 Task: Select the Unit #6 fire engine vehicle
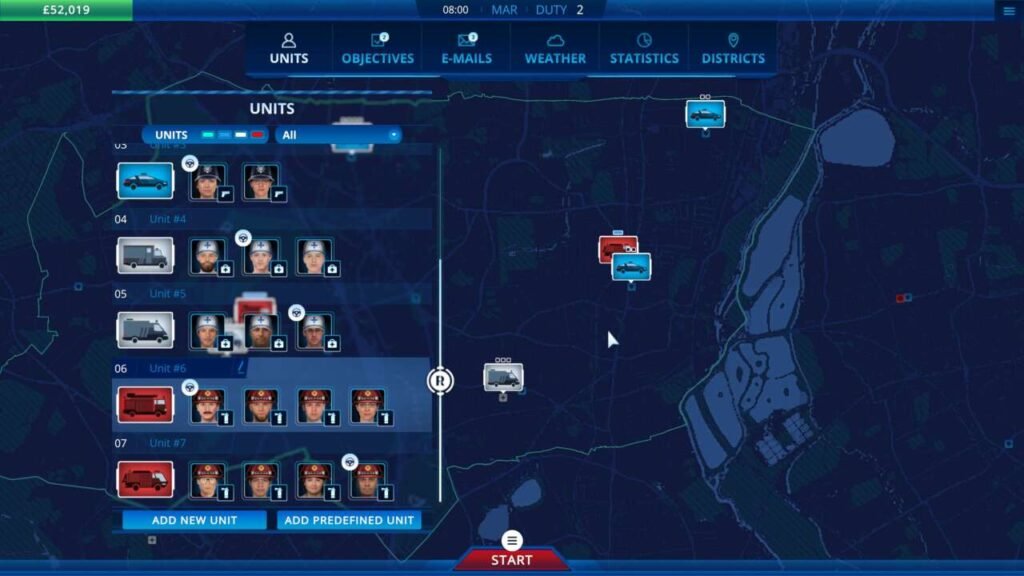point(145,405)
